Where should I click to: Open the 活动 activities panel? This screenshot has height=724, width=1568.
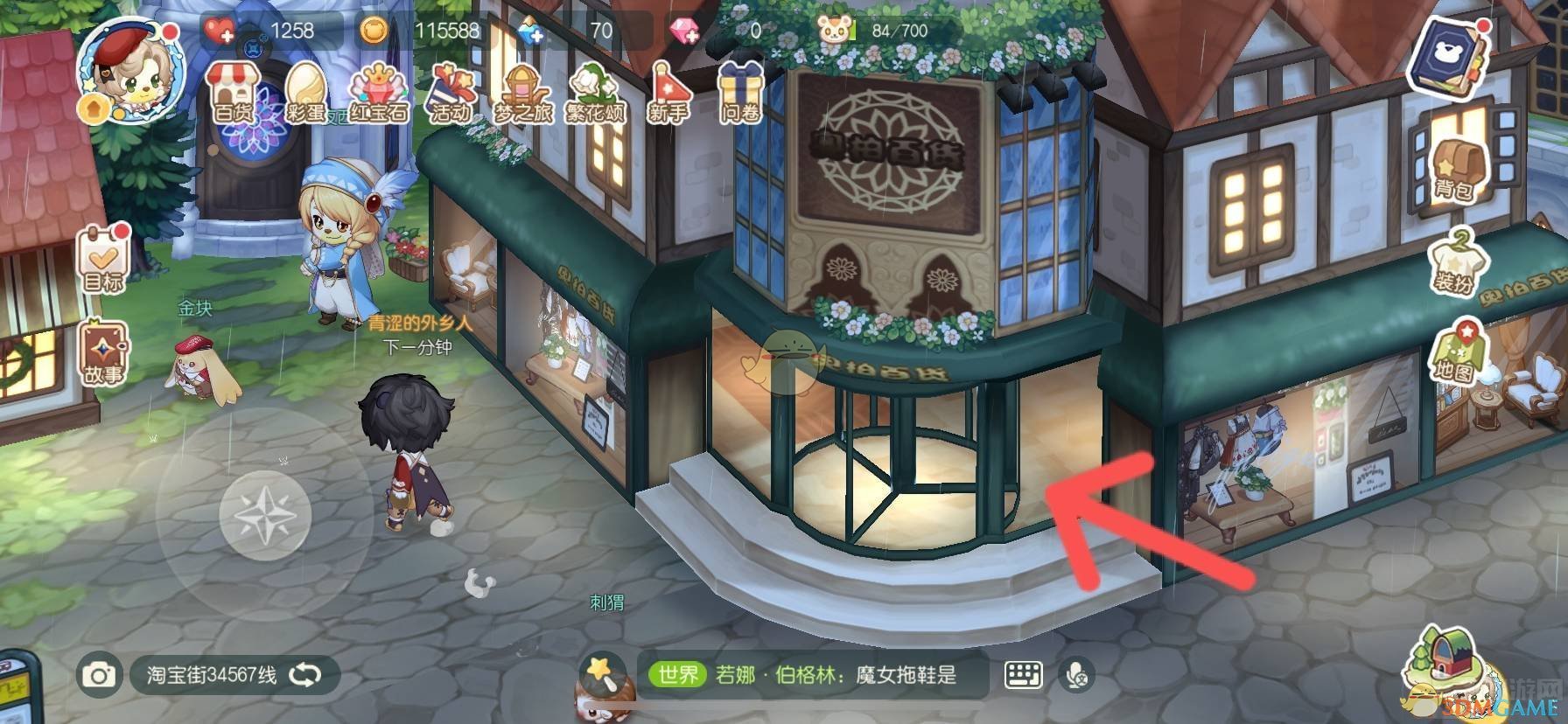(451, 92)
